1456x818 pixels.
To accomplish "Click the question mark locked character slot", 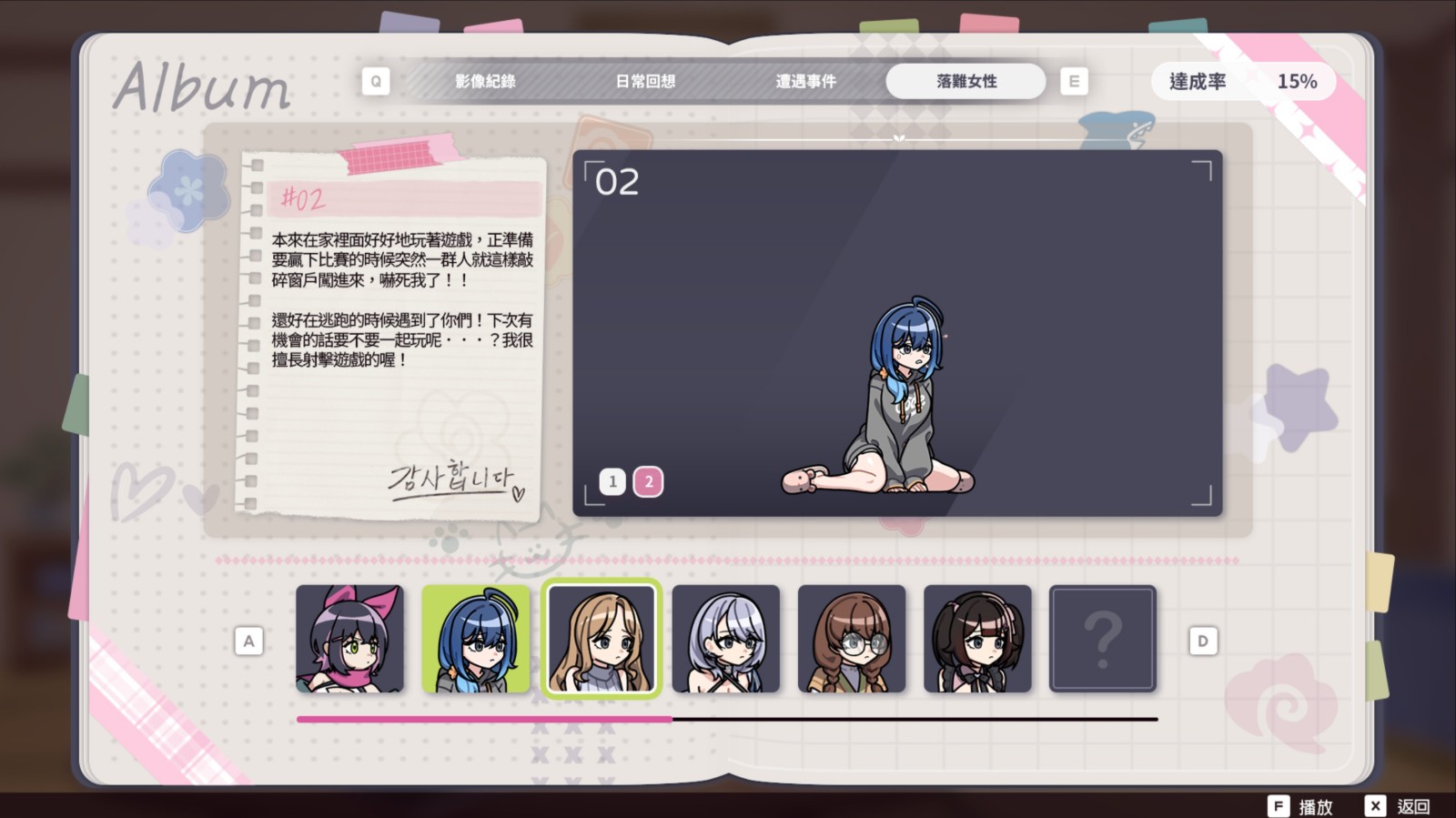I will click(1103, 638).
